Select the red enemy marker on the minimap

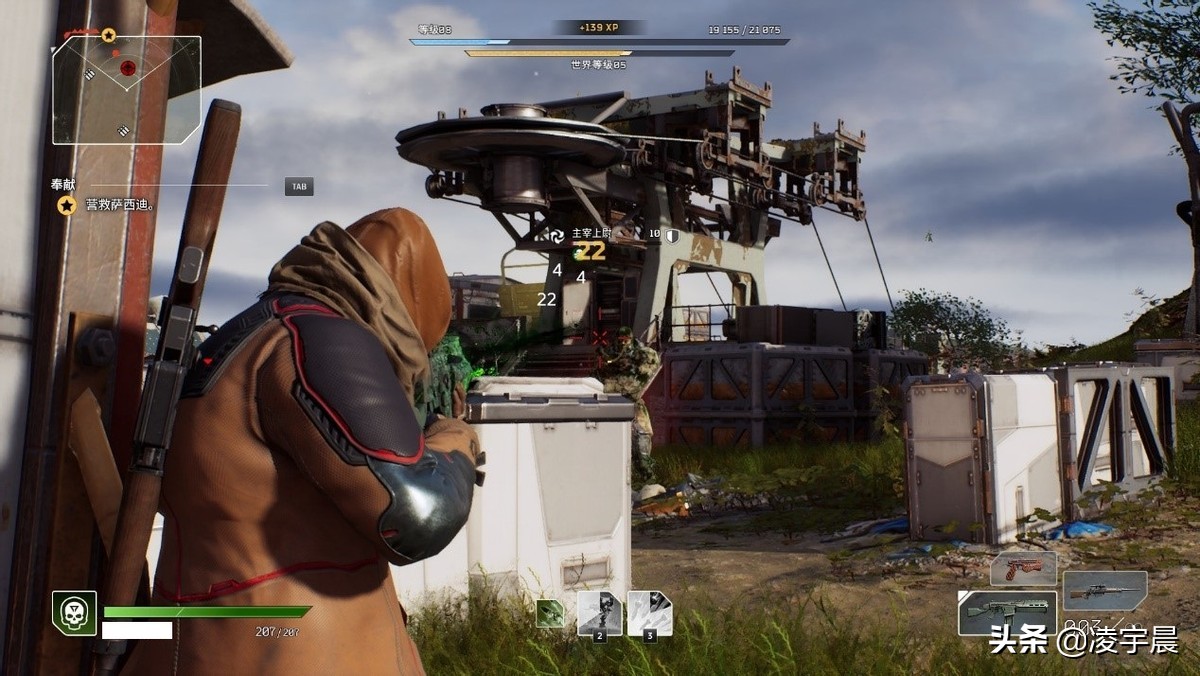(x=127, y=68)
